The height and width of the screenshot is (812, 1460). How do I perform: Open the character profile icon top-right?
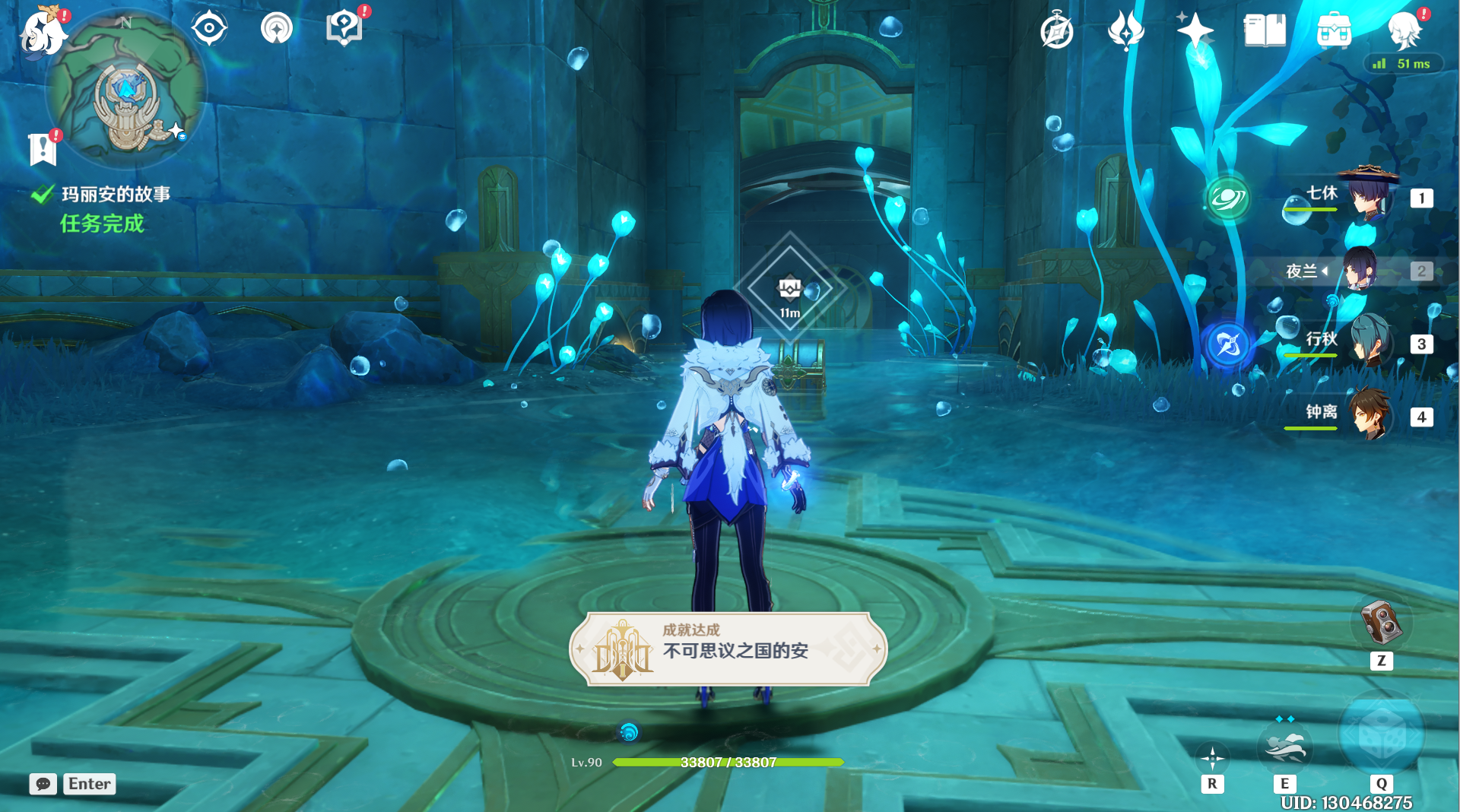(1406, 32)
